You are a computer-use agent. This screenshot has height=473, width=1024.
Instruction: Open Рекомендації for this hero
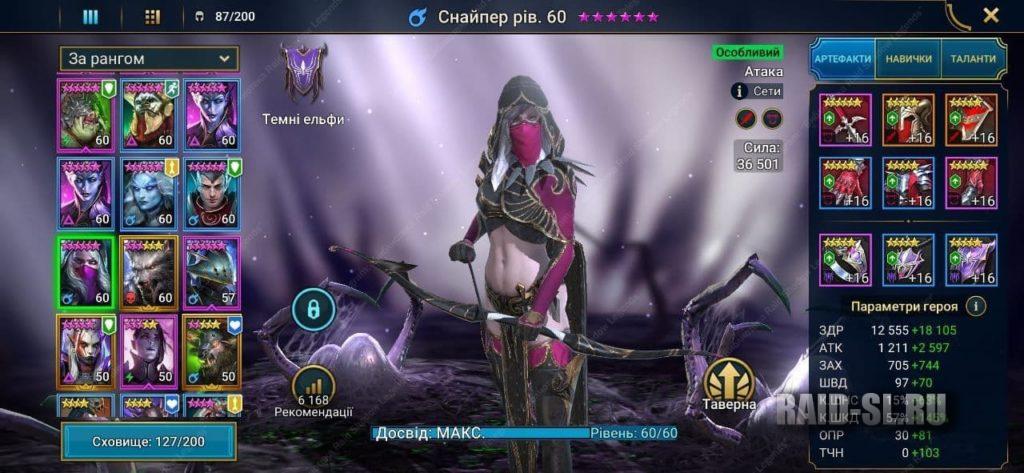point(313,390)
